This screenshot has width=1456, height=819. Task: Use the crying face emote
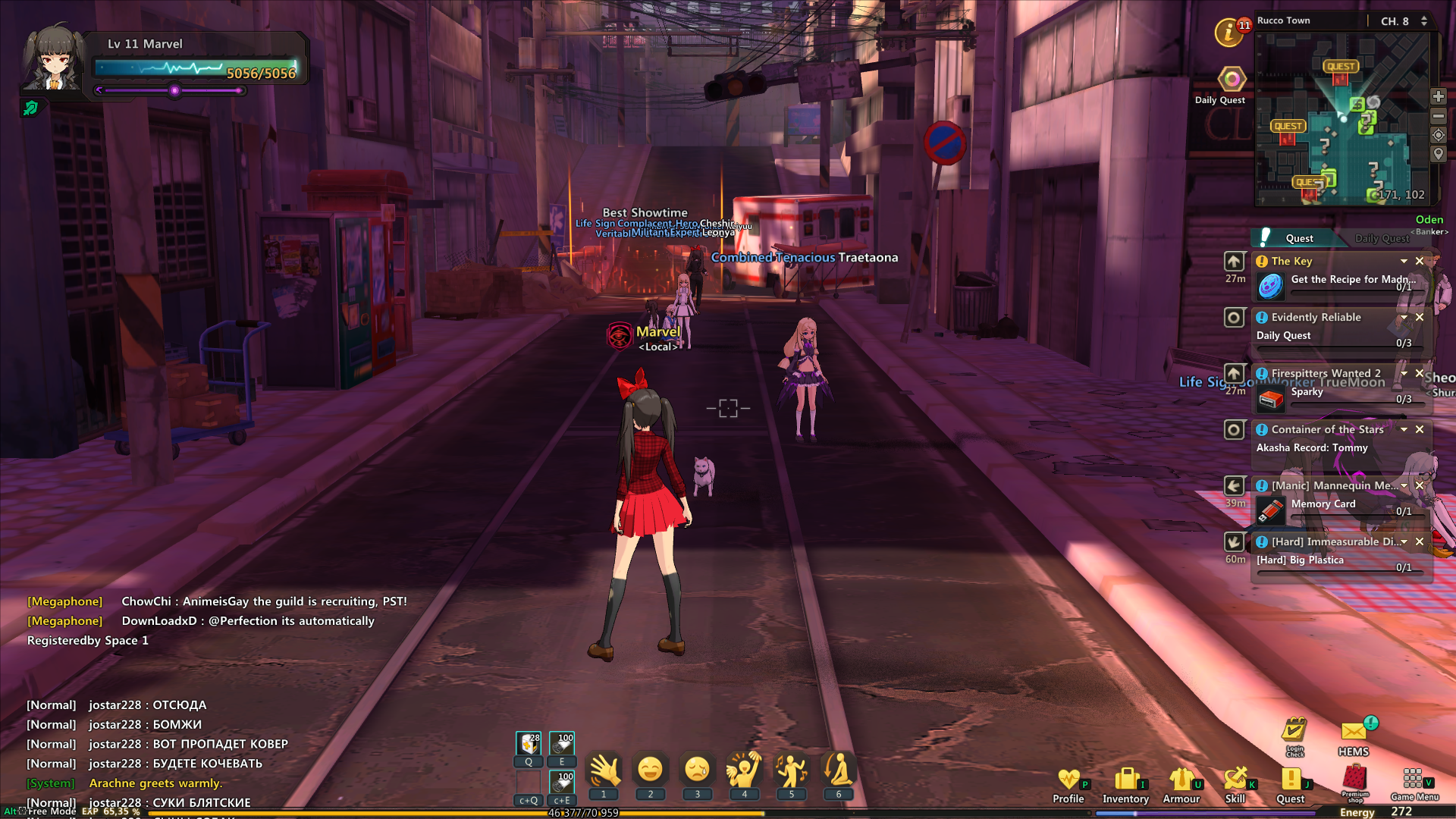pyautogui.click(x=697, y=770)
